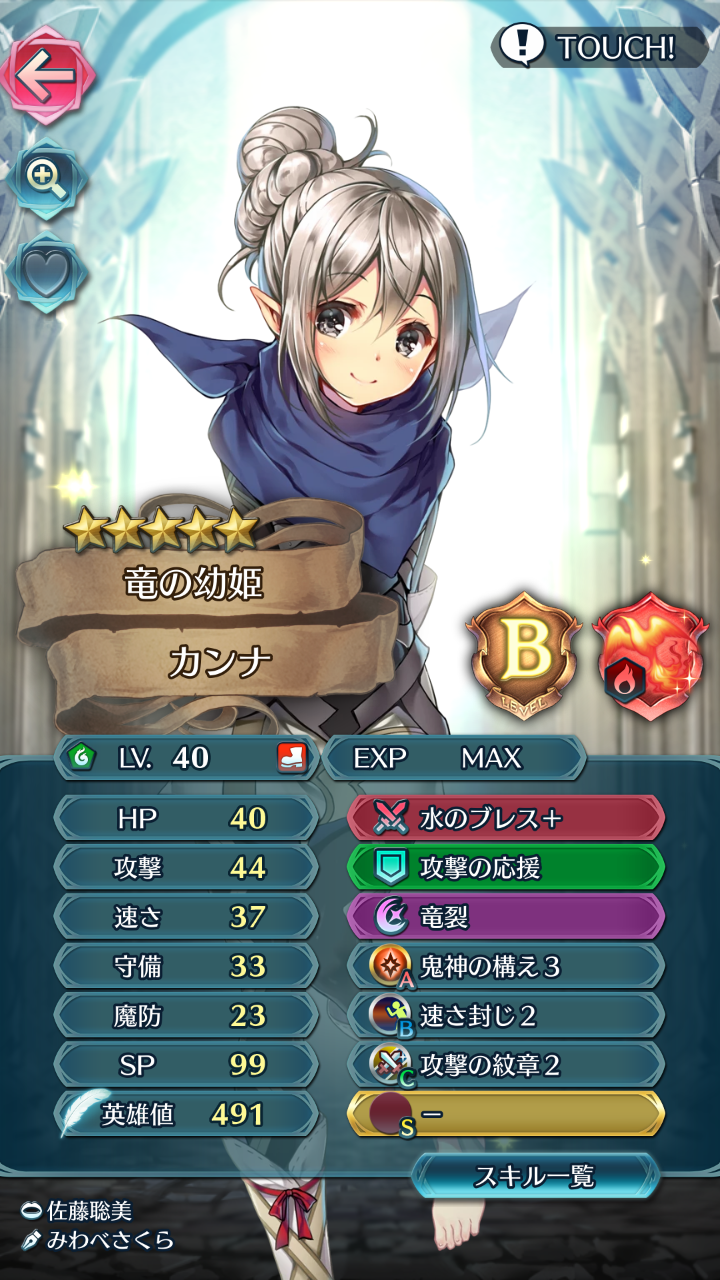Show details for 速さ封じ2
This screenshot has width=720, height=1280.
(x=506, y=1016)
